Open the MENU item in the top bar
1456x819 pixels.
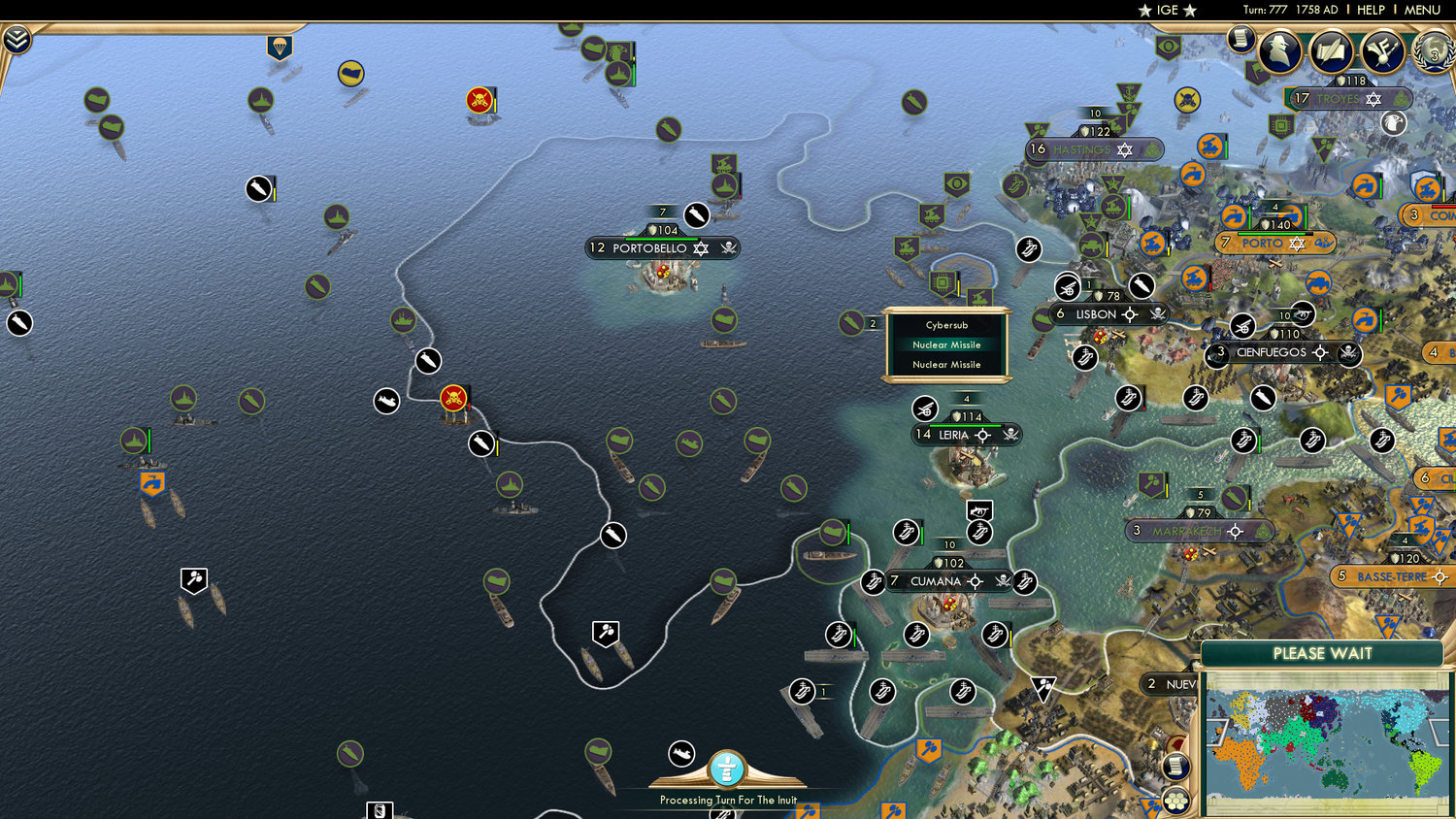[x=1421, y=10]
